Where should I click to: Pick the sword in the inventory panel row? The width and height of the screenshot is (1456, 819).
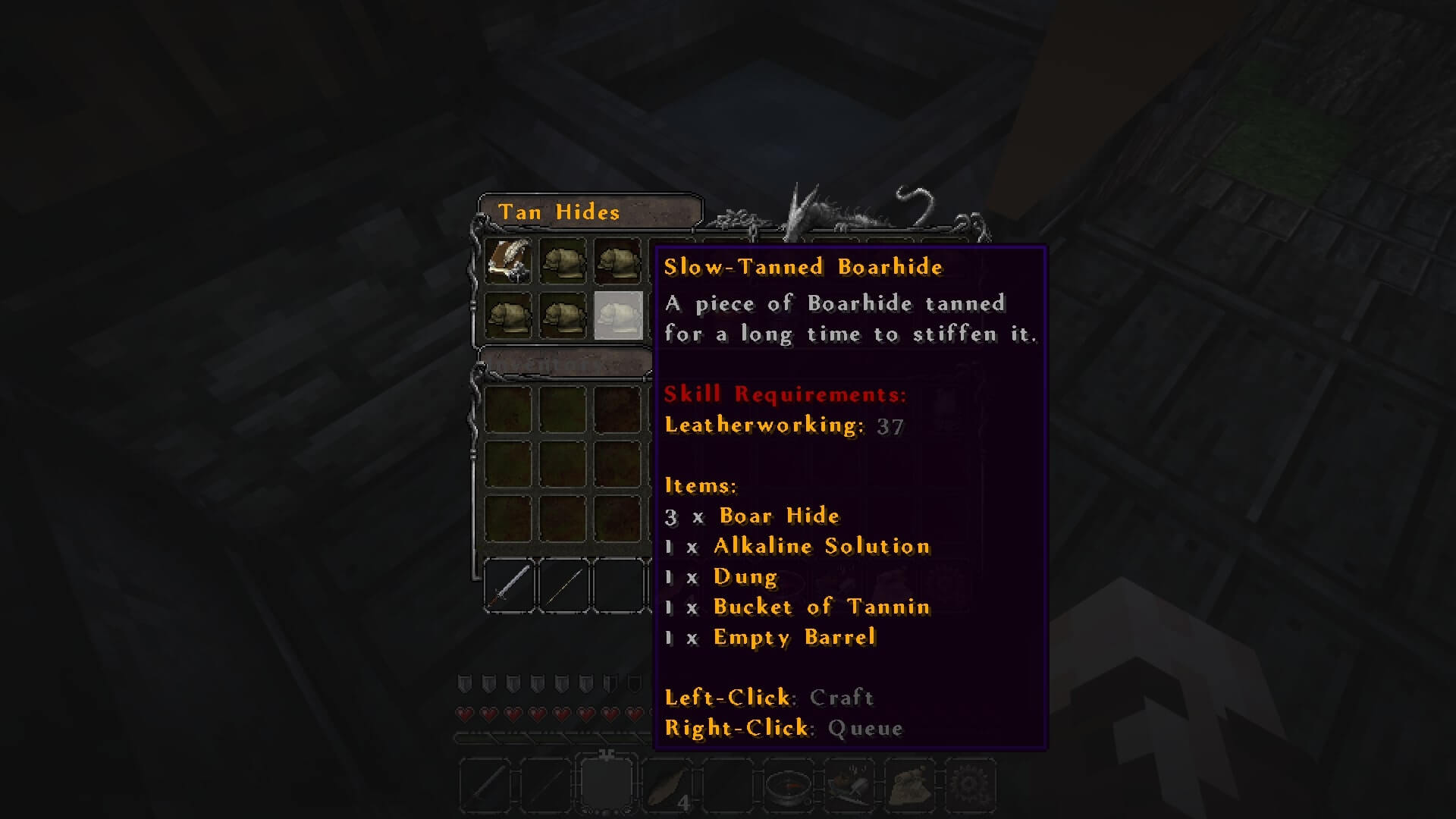[509, 585]
